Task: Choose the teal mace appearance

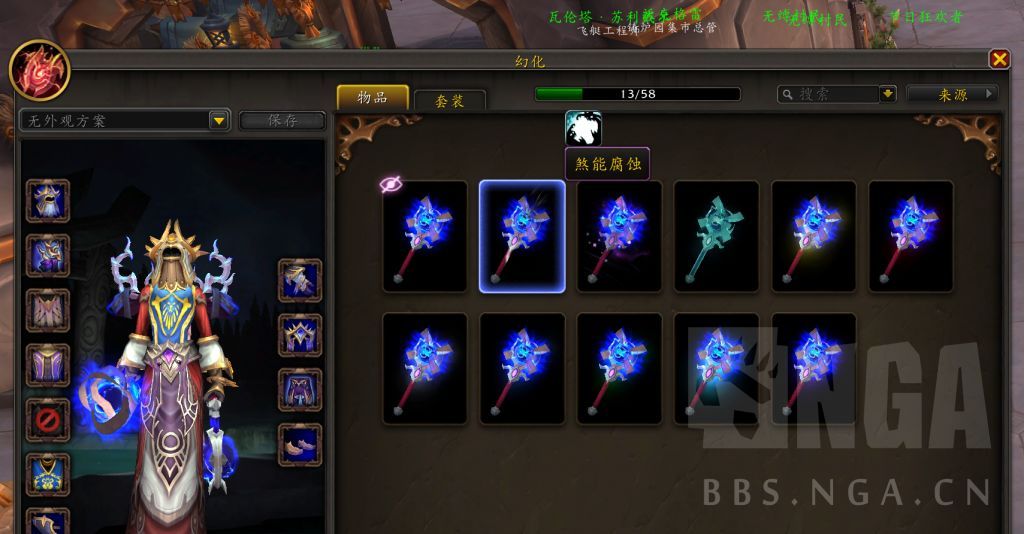Action: click(x=715, y=237)
